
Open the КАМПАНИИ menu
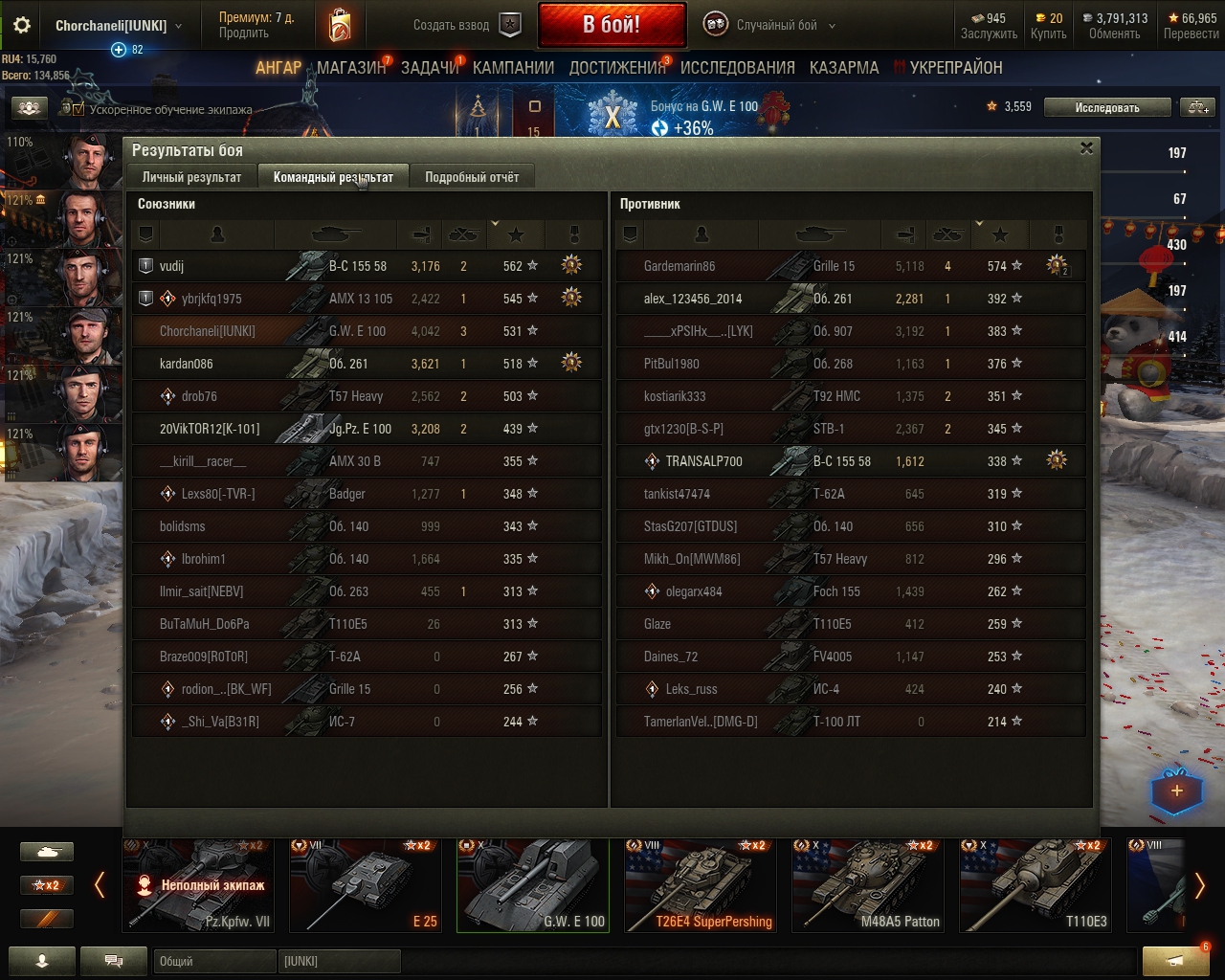pyautogui.click(x=513, y=68)
